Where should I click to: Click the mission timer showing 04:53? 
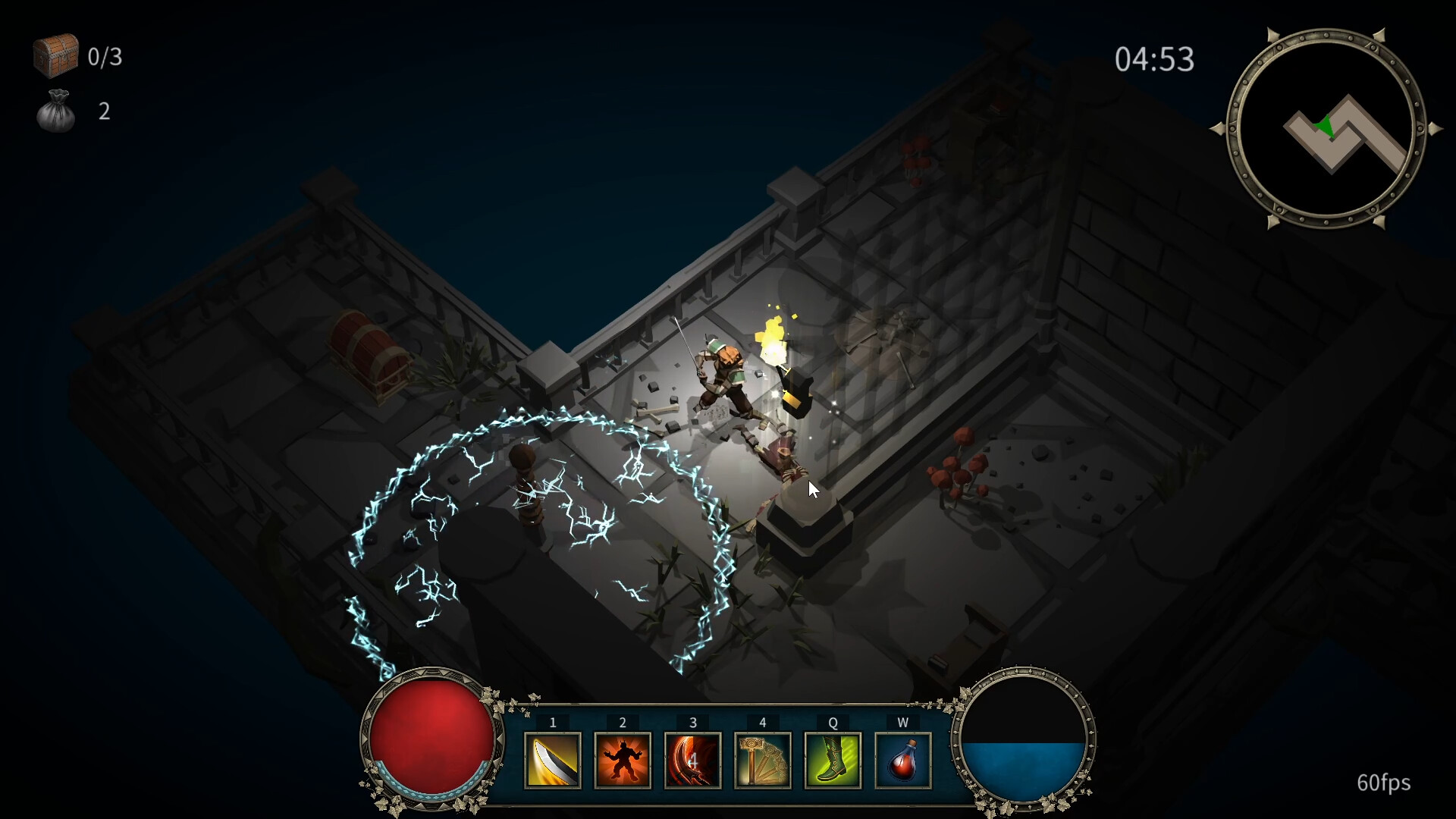(1156, 60)
